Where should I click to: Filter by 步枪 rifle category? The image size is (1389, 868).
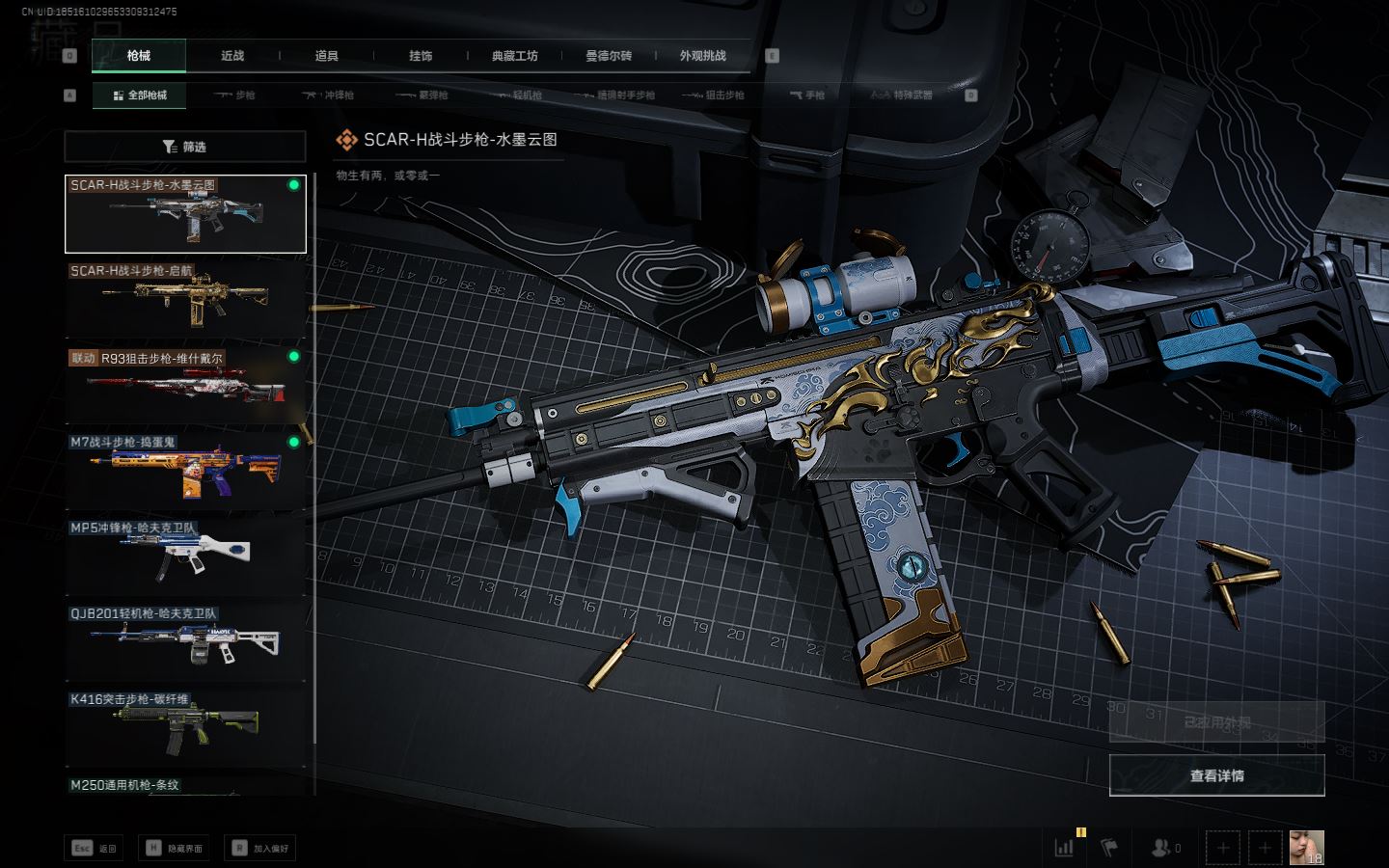tap(235, 95)
